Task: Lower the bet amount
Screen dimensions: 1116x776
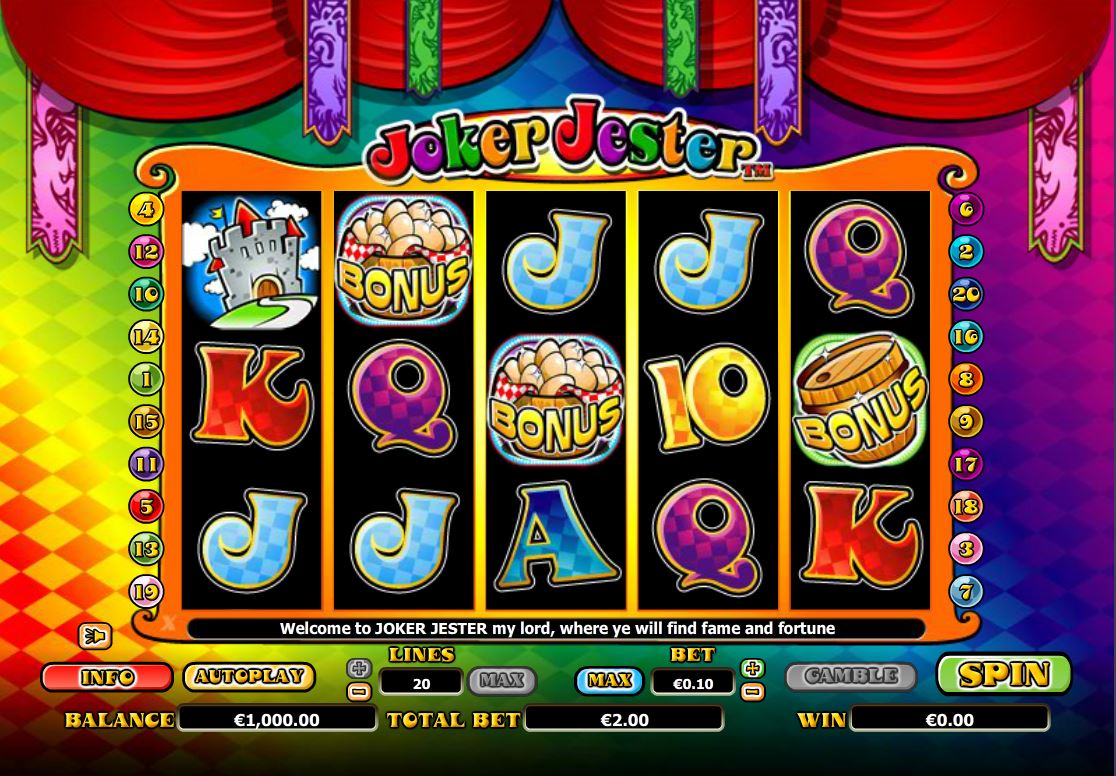Action: 753,691
